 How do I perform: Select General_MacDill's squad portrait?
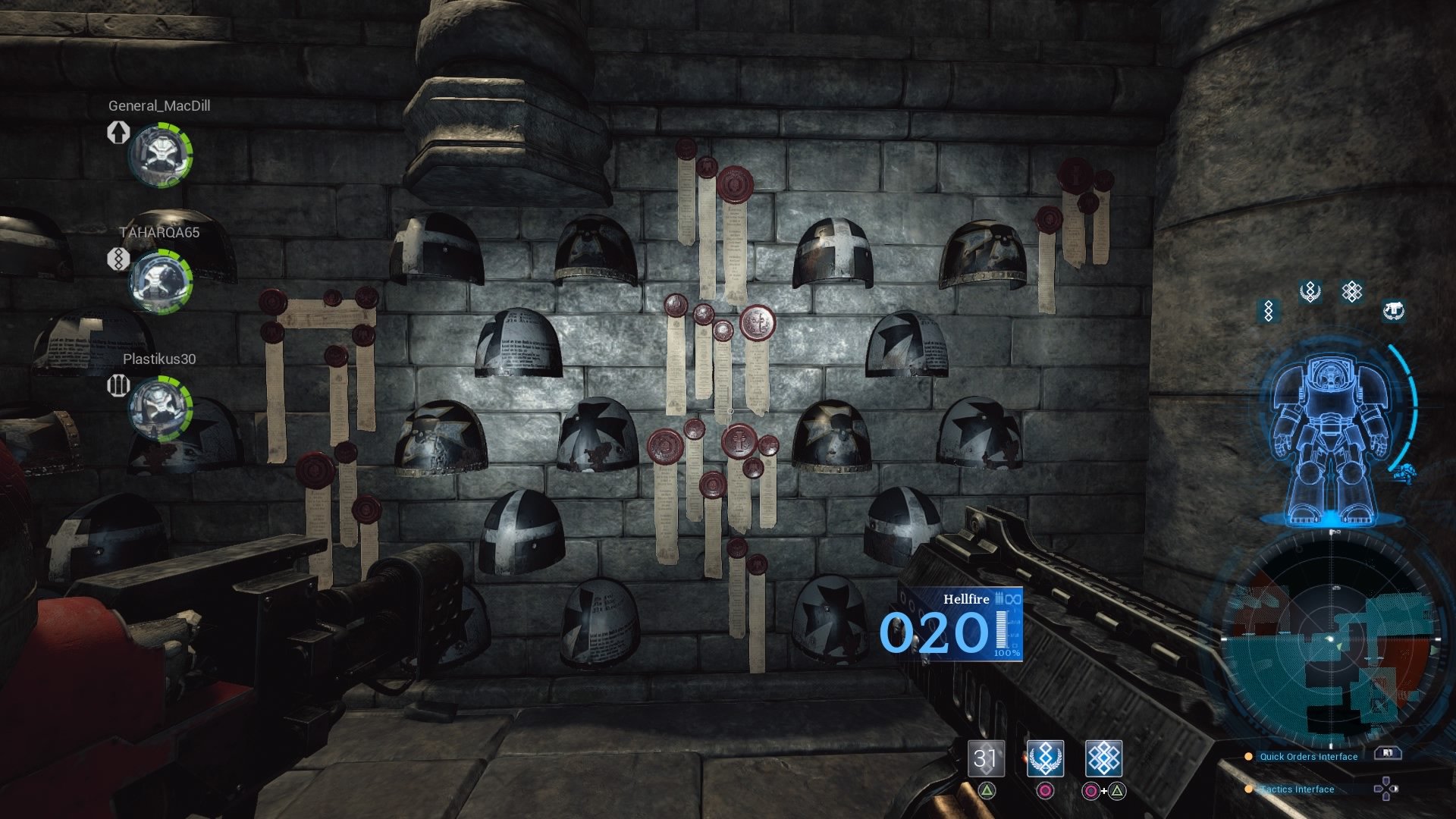(160, 155)
